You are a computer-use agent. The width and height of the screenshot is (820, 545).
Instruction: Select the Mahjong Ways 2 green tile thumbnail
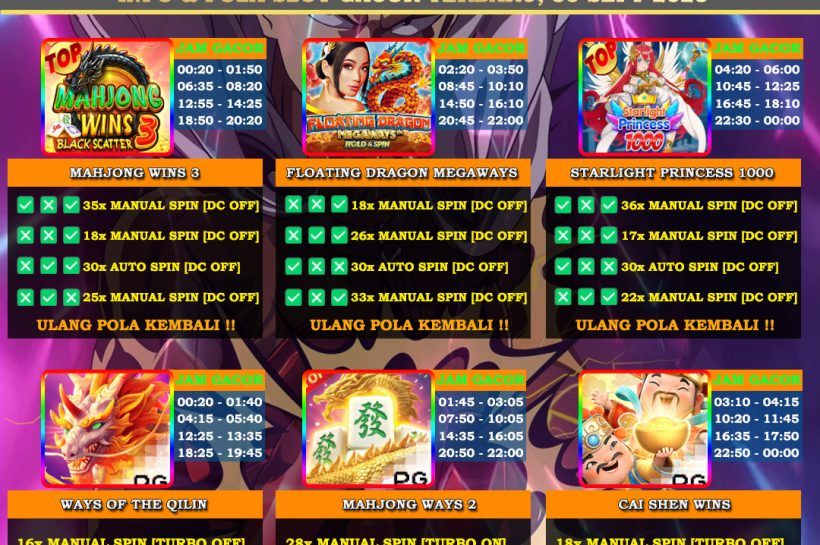(368, 429)
